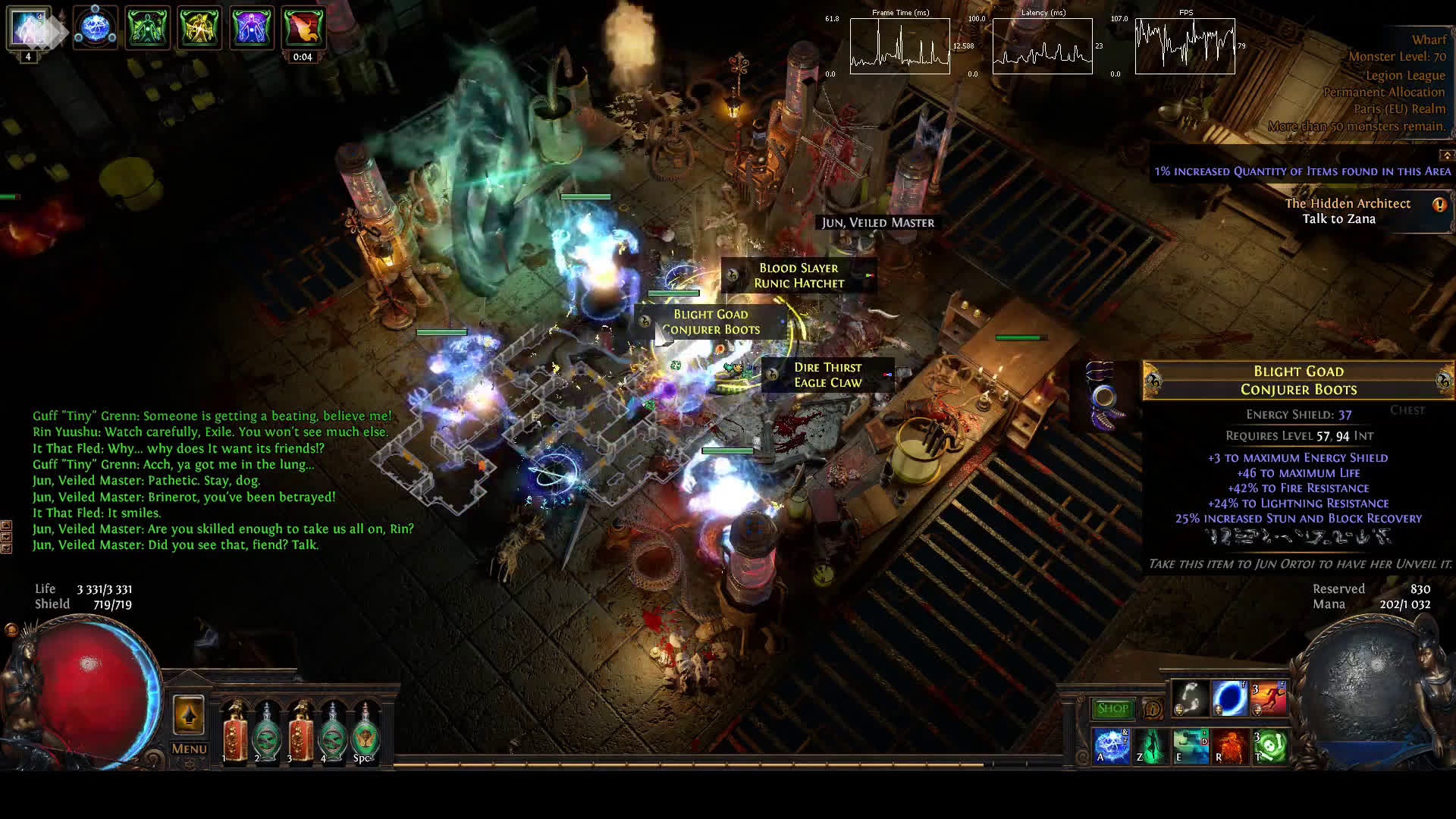Select the red running figure skill slot

(1269, 698)
